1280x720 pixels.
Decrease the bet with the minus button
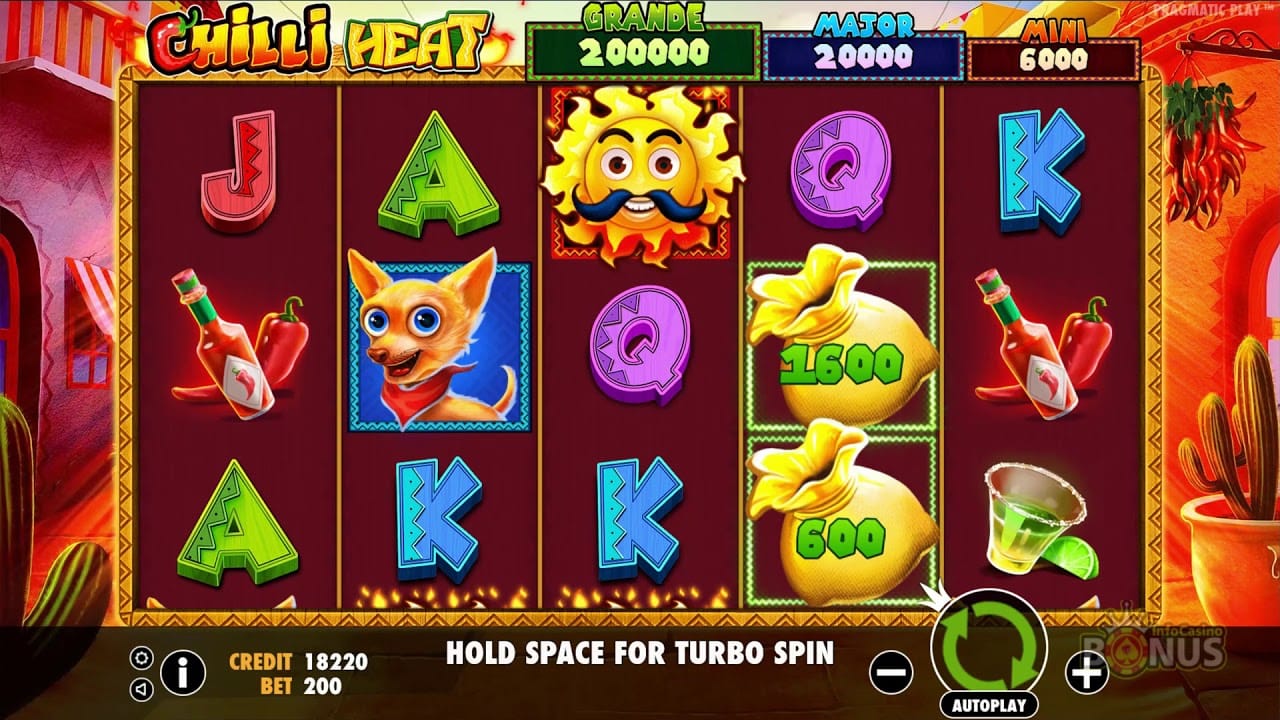[x=891, y=674]
